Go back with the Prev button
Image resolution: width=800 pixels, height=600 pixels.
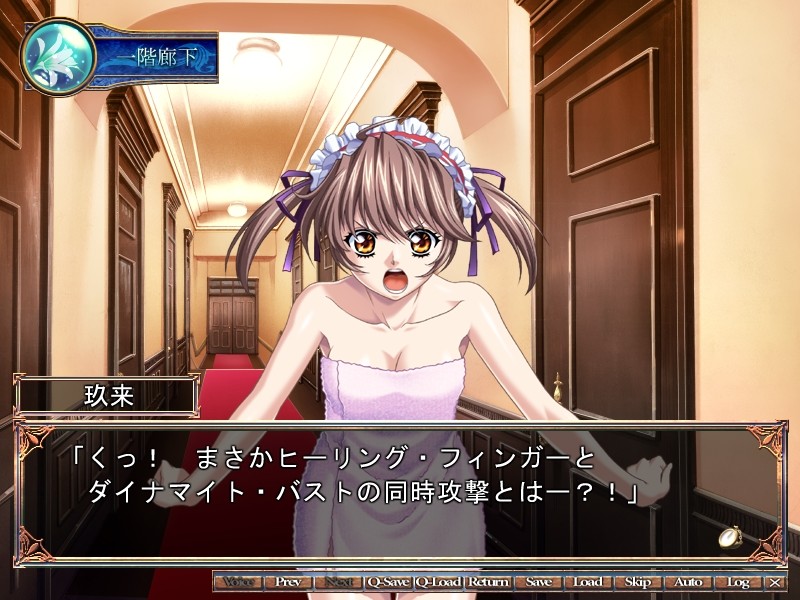point(288,581)
